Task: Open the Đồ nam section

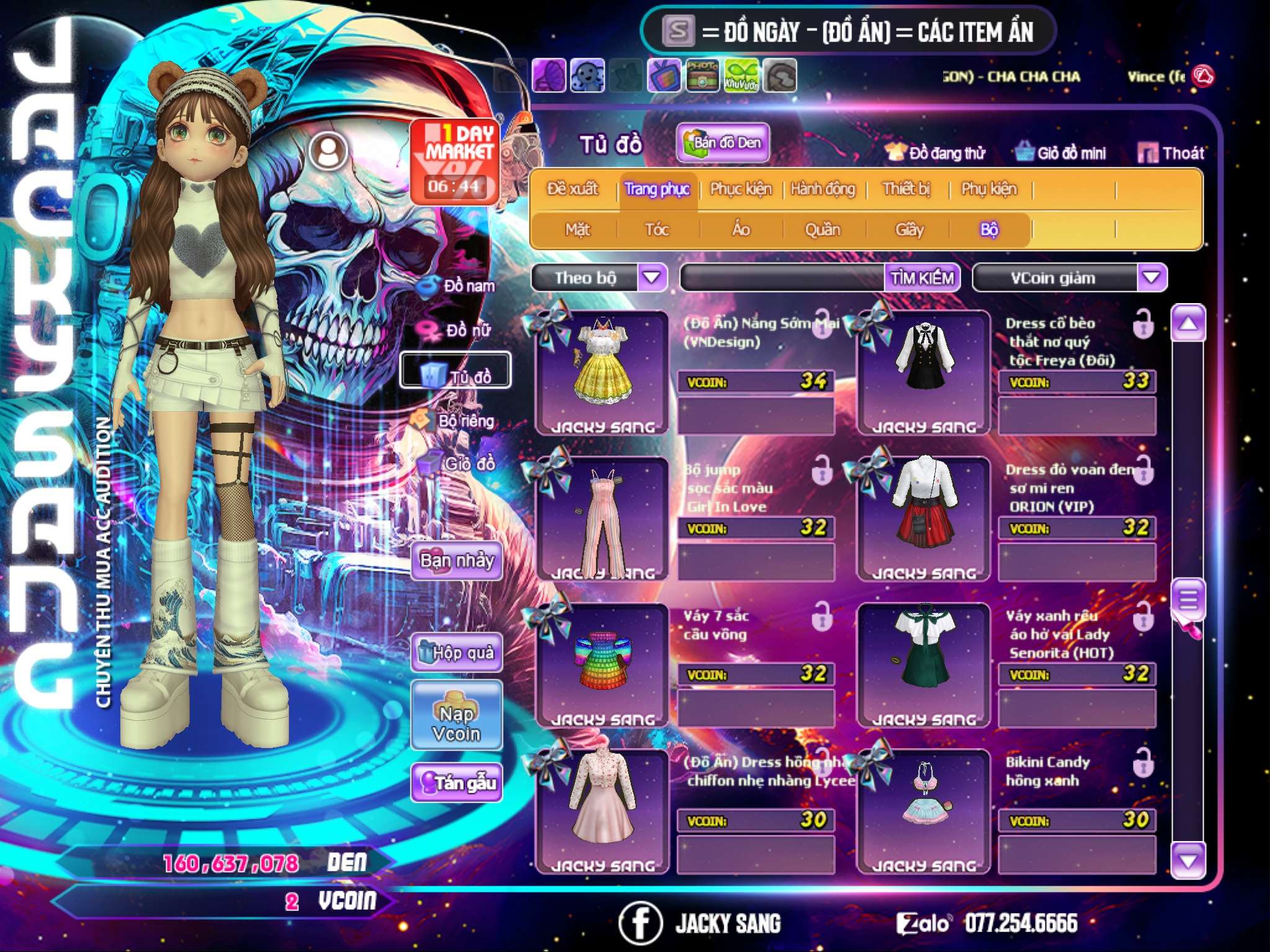Action: click(x=459, y=286)
